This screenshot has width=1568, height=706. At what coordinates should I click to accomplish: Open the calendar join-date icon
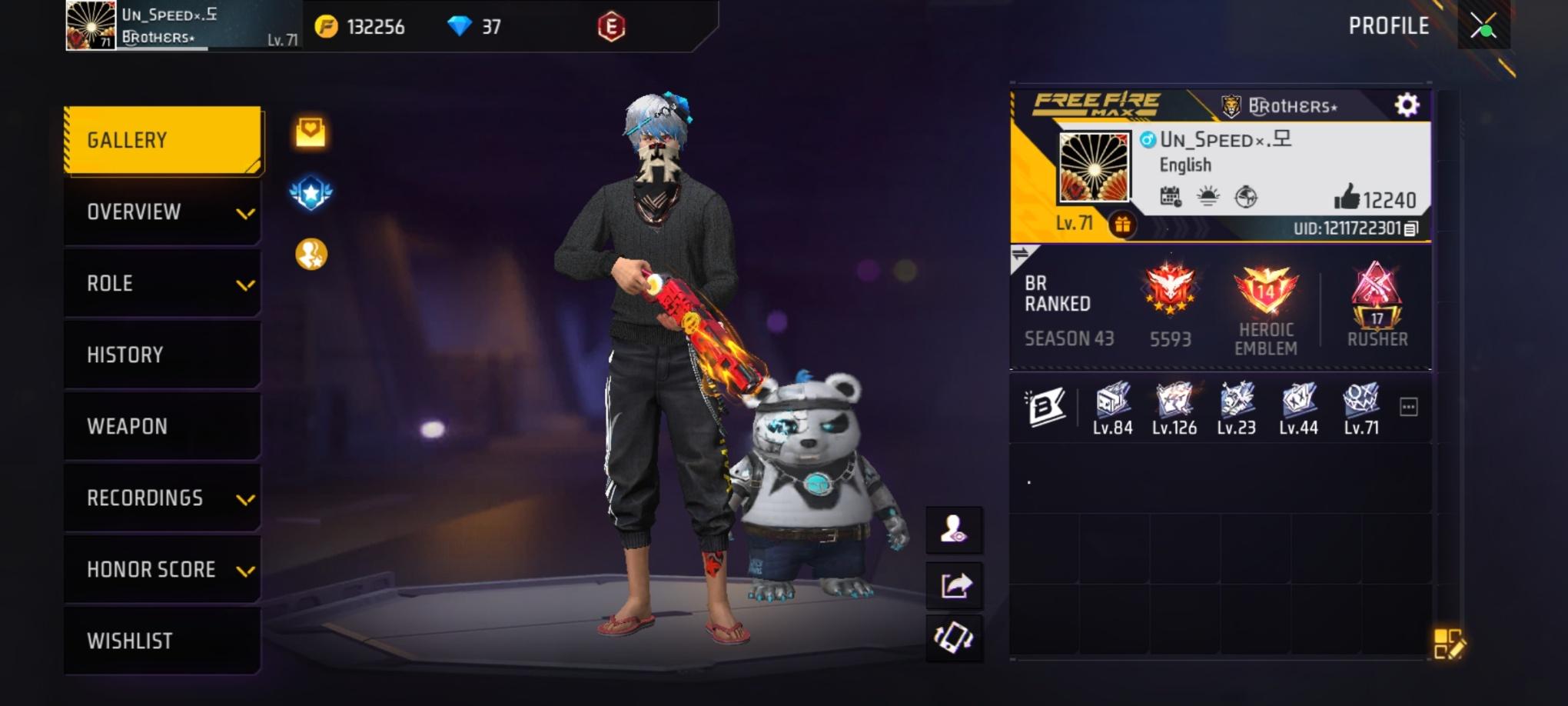[x=1169, y=196]
